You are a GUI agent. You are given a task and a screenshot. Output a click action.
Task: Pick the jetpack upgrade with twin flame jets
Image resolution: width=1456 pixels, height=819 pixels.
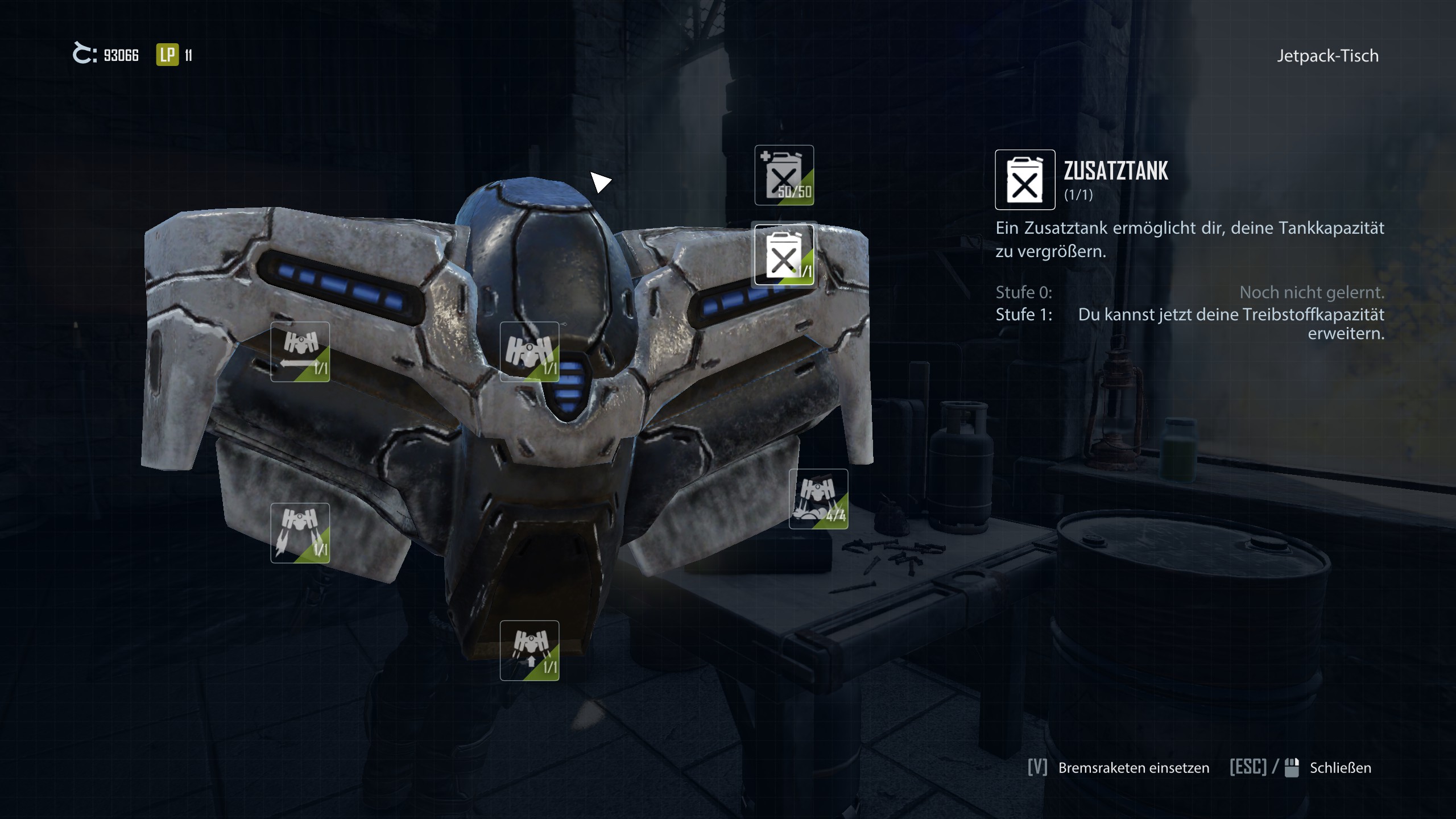300,533
